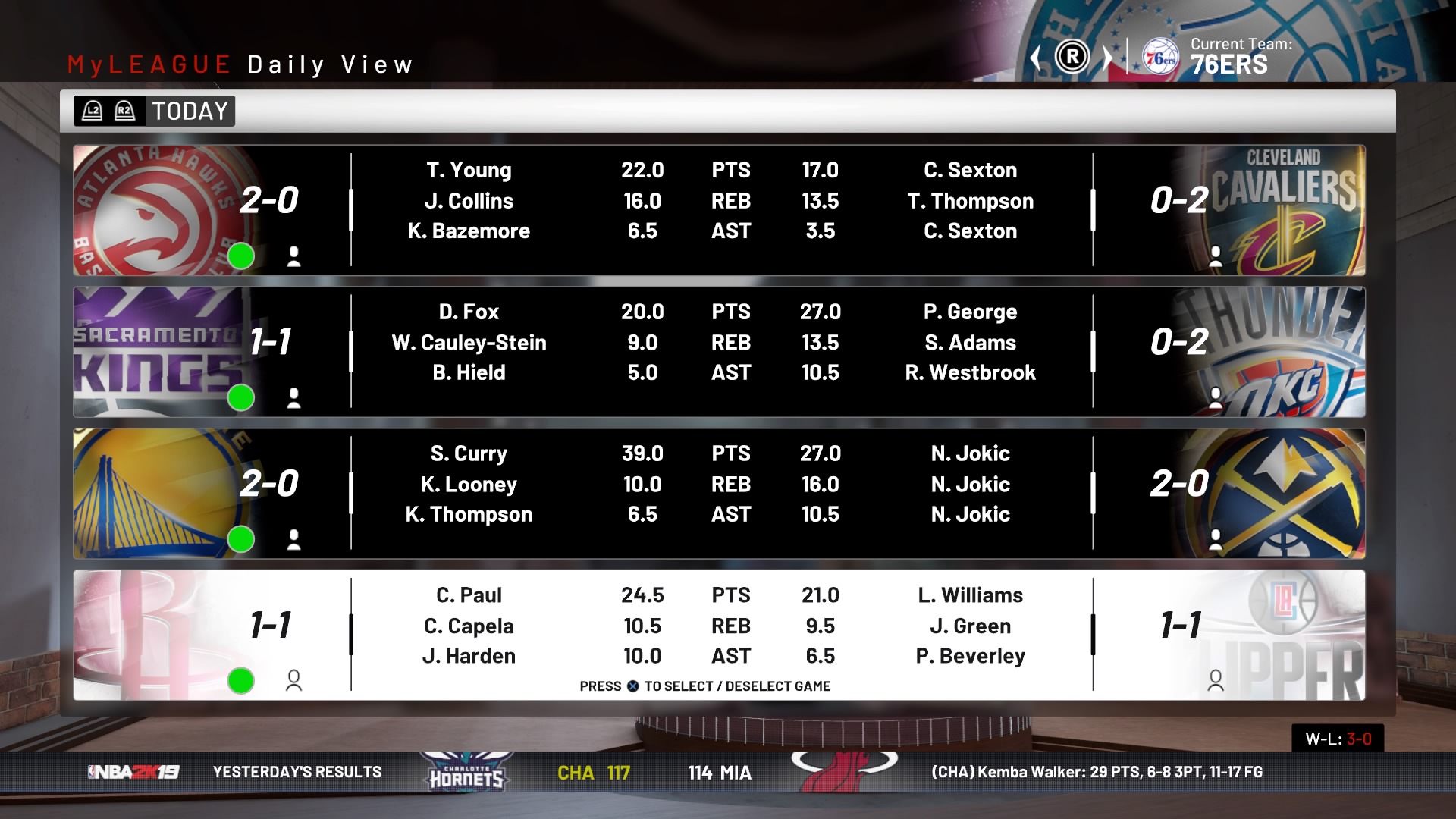Toggle the Hawks game green simulation dot
Image resolution: width=1456 pixels, height=819 pixels.
pos(241,256)
